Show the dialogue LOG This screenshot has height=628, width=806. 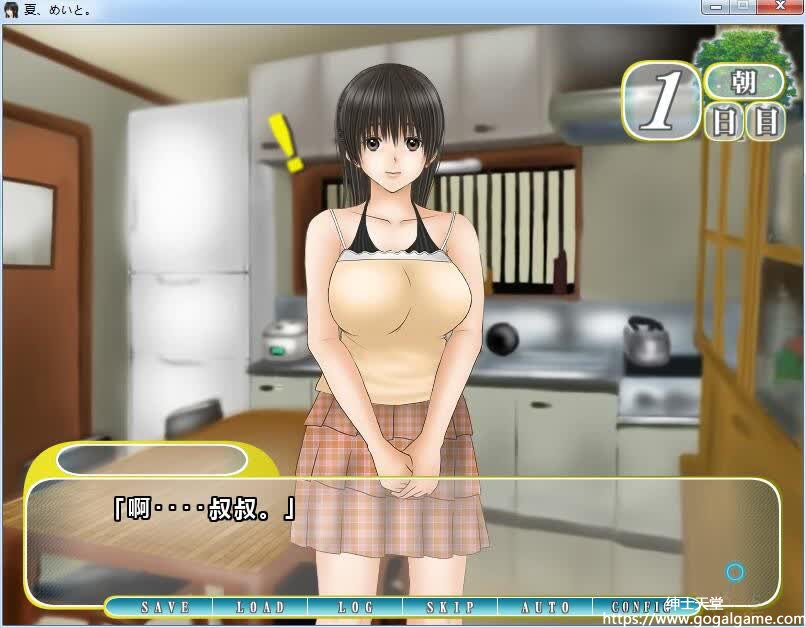(356, 607)
